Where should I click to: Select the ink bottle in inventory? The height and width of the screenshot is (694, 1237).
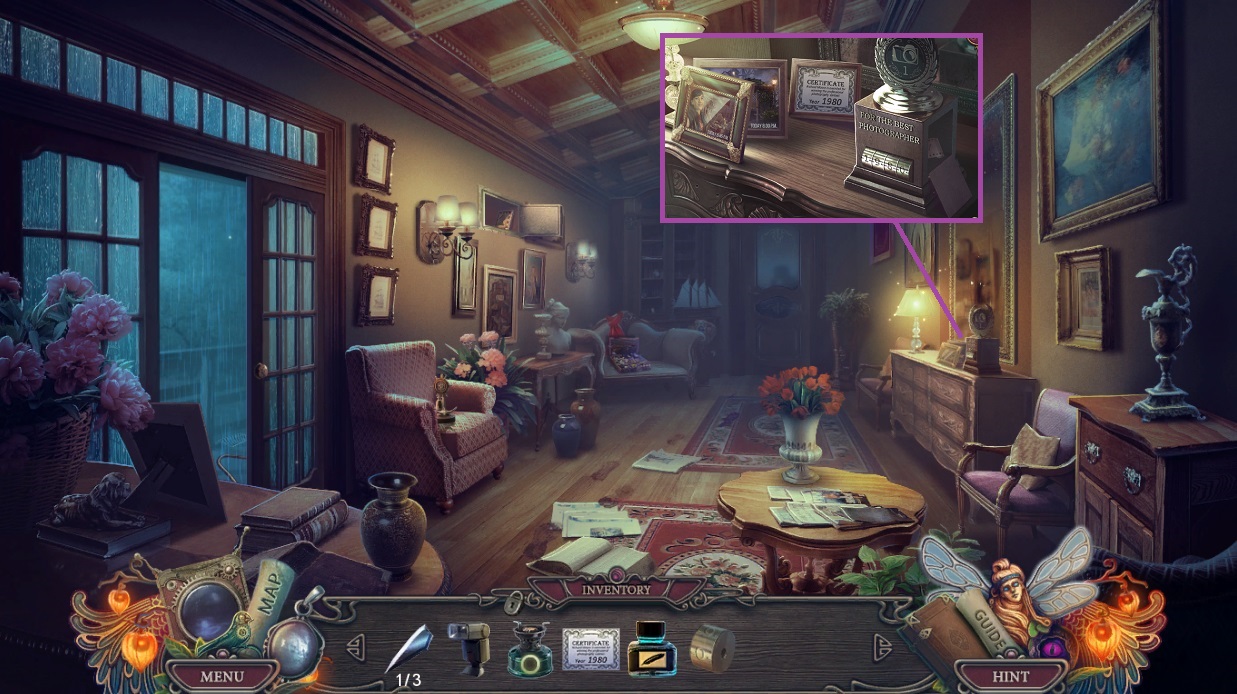651,649
